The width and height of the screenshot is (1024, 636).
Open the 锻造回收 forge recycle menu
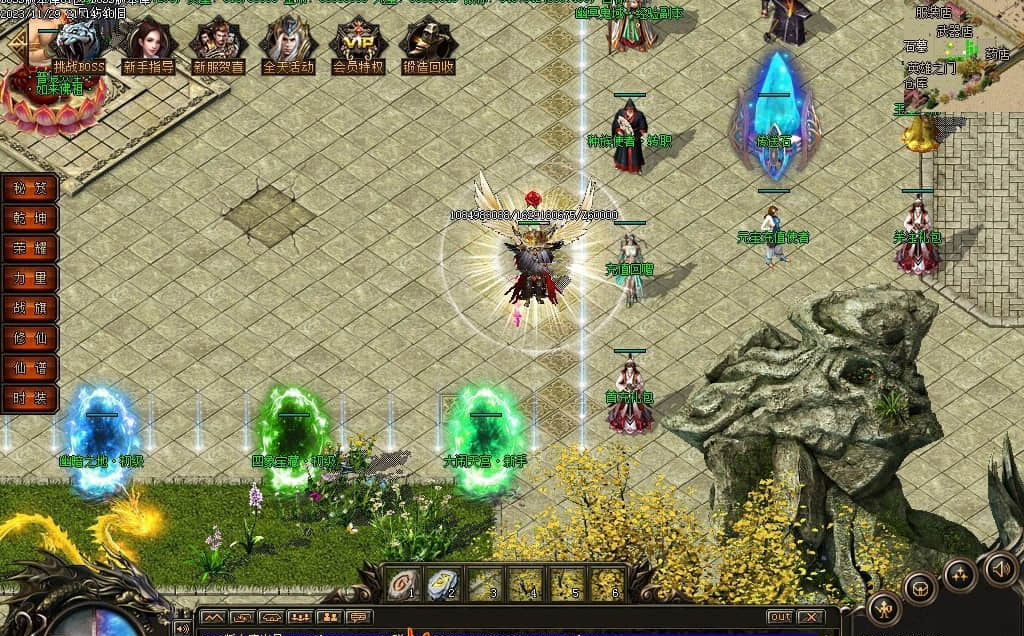pos(428,44)
